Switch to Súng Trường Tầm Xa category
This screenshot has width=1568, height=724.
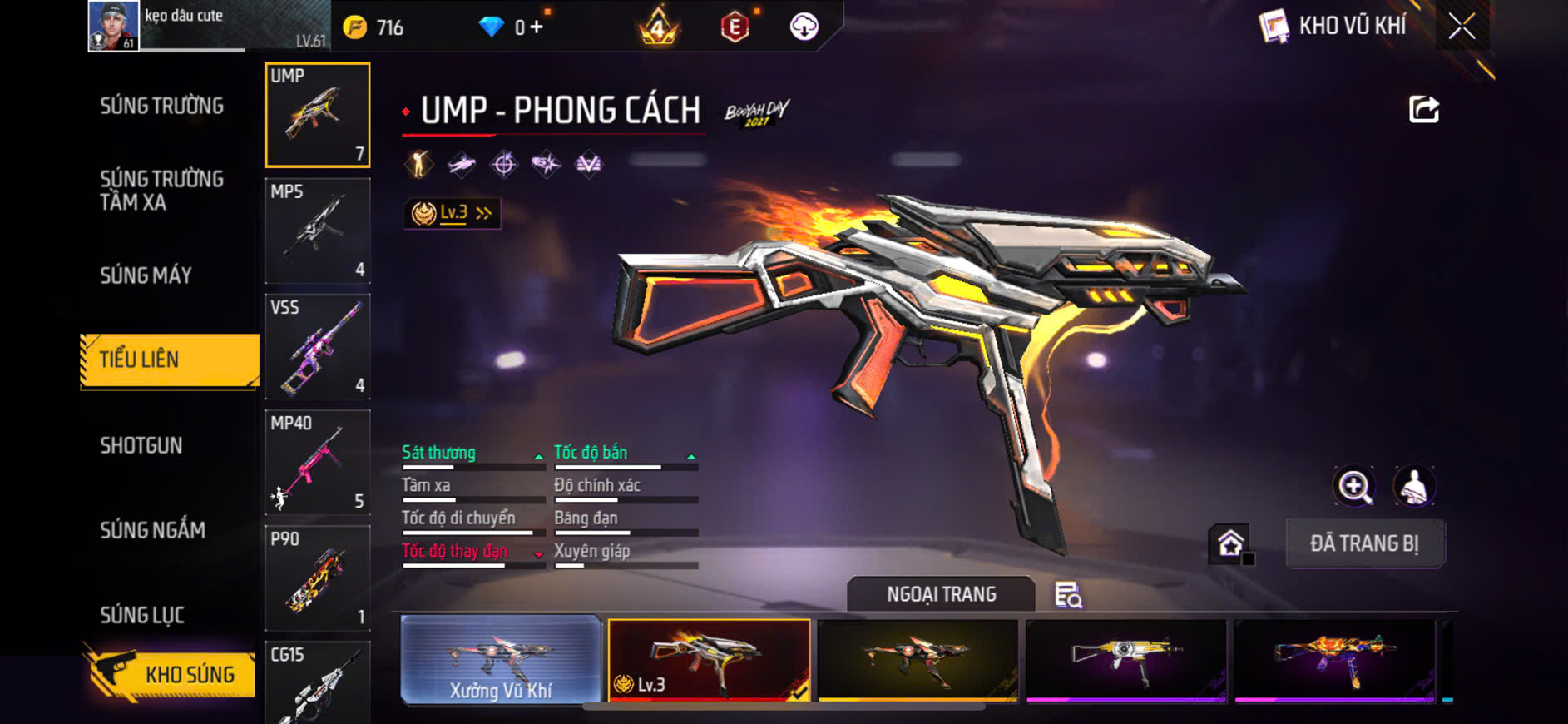(161, 191)
